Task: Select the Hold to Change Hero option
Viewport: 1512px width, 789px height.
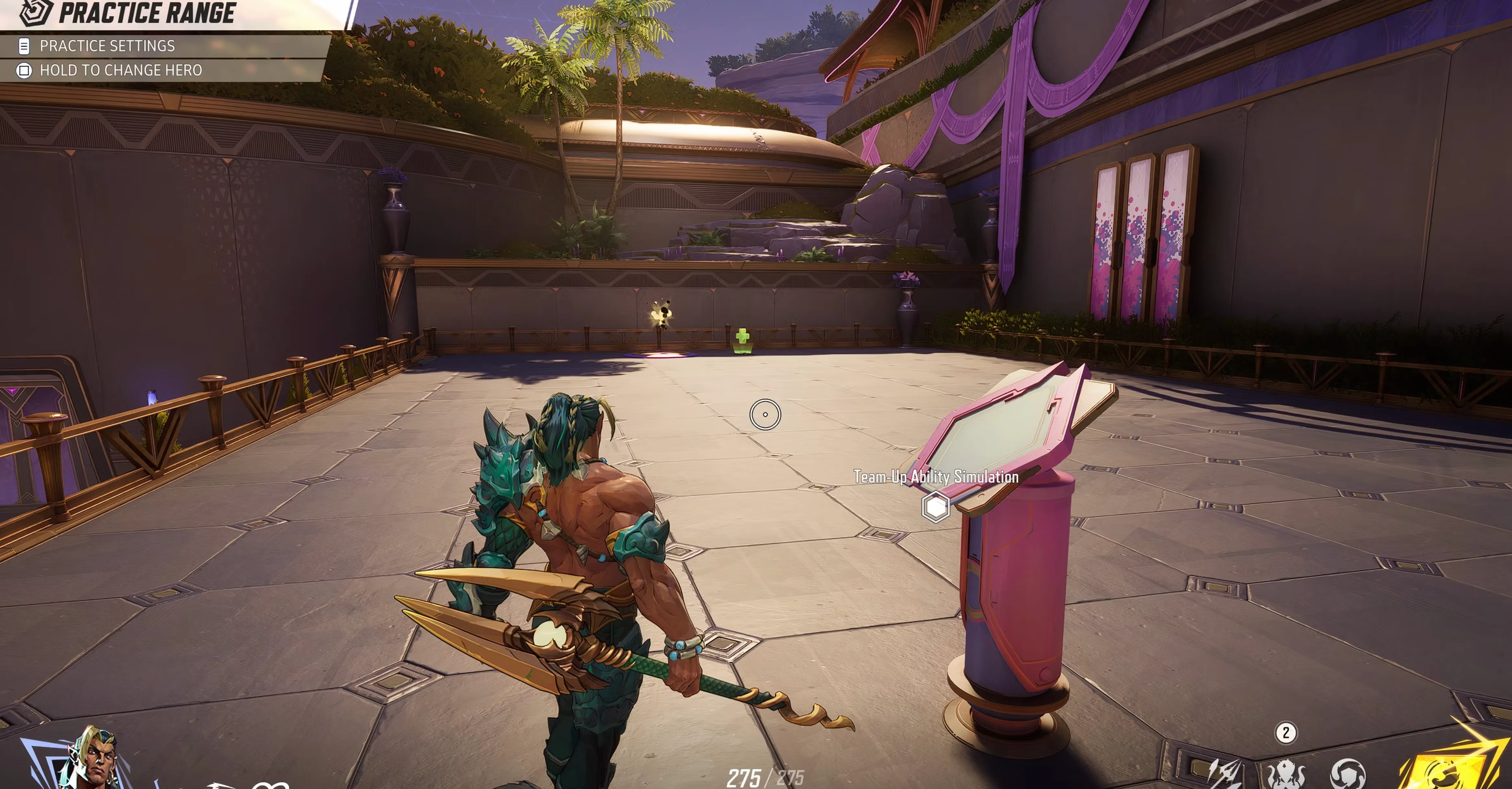Action: pos(120,71)
